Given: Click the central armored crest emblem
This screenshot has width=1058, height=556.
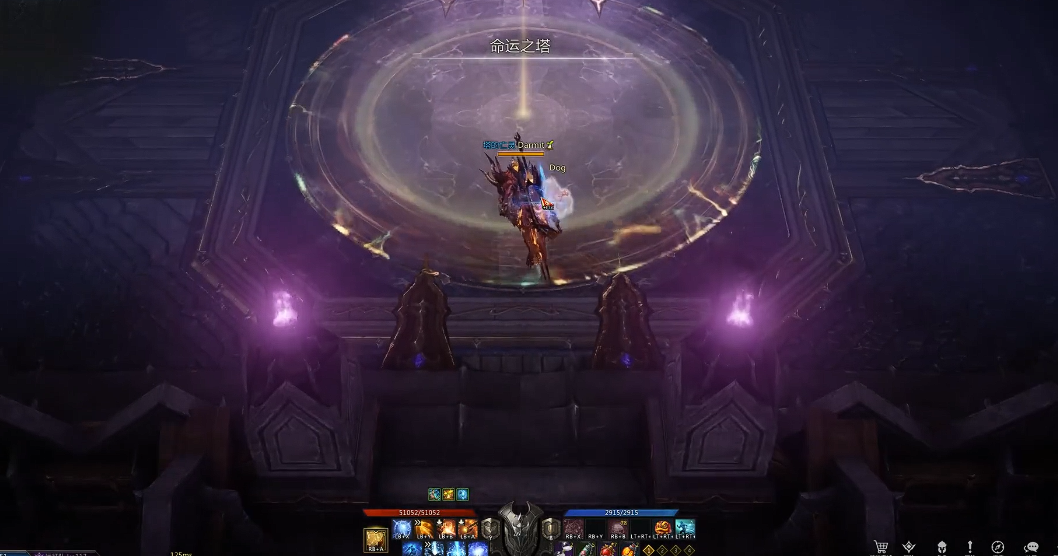Looking at the screenshot, I should [x=520, y=530].
